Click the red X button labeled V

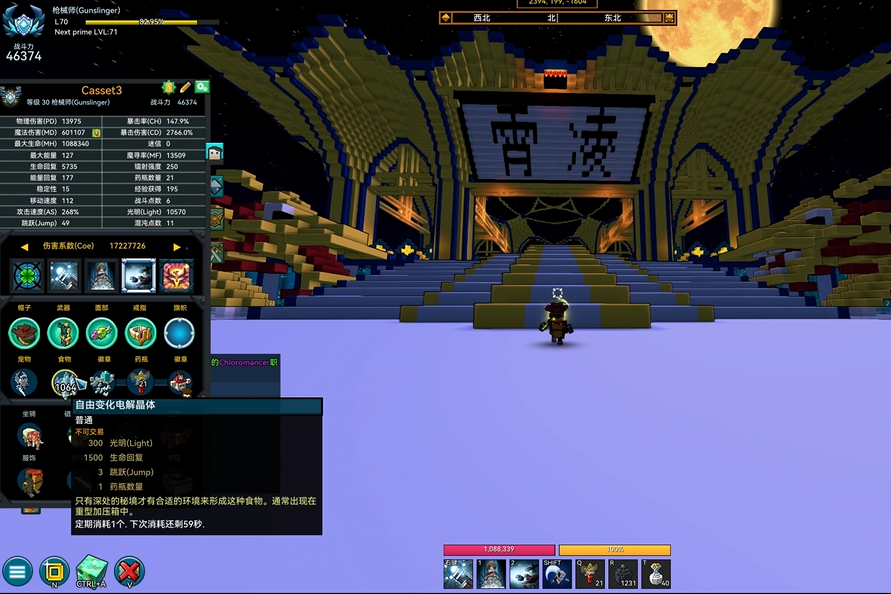pos(129,572)
